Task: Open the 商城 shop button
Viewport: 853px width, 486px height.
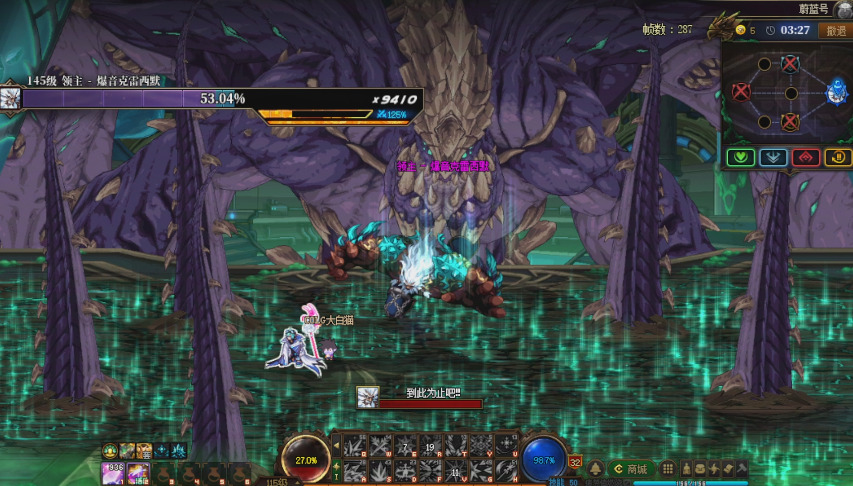Action: click(632, 469)
